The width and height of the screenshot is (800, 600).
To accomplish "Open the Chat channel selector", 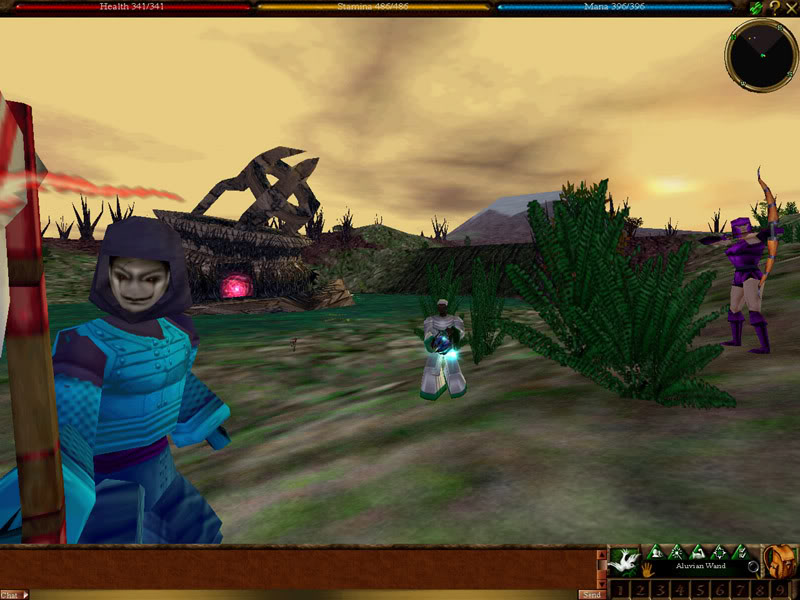I will pyautogui.click(x=13, y=594).
